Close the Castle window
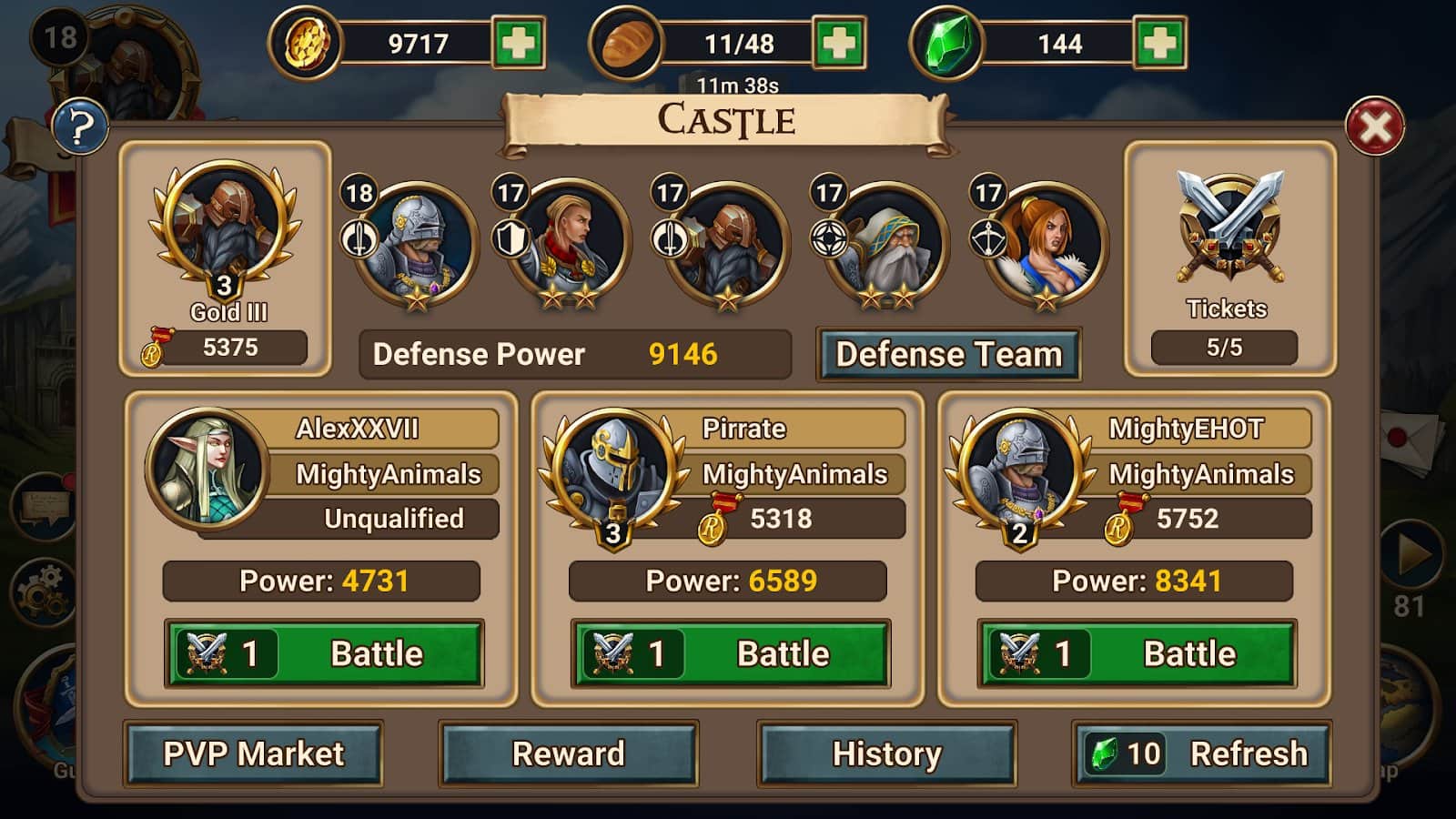Screen dimensions: 1456x819 (1374, 126)
